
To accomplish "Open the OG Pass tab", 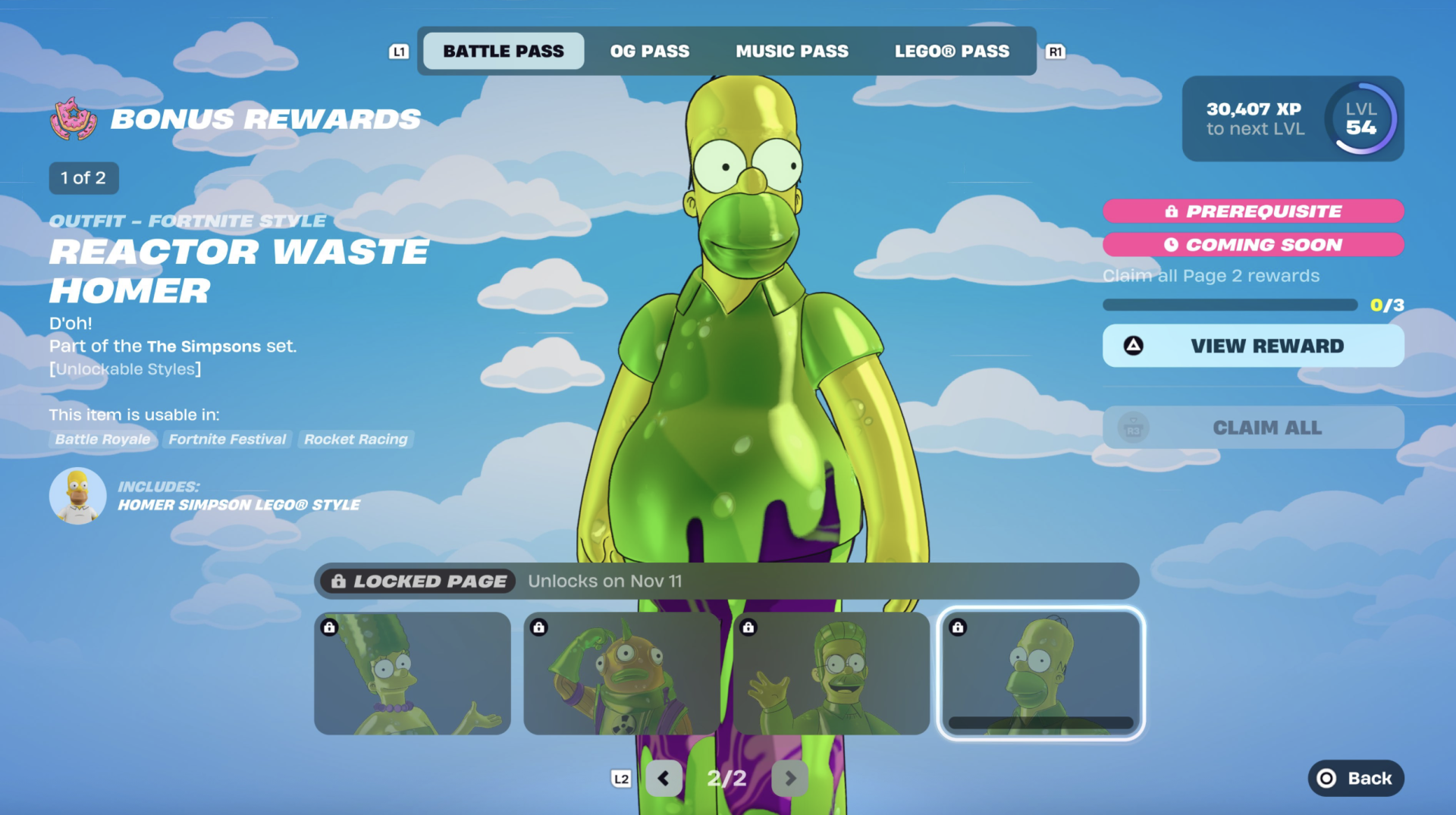I will pos(650,51).
